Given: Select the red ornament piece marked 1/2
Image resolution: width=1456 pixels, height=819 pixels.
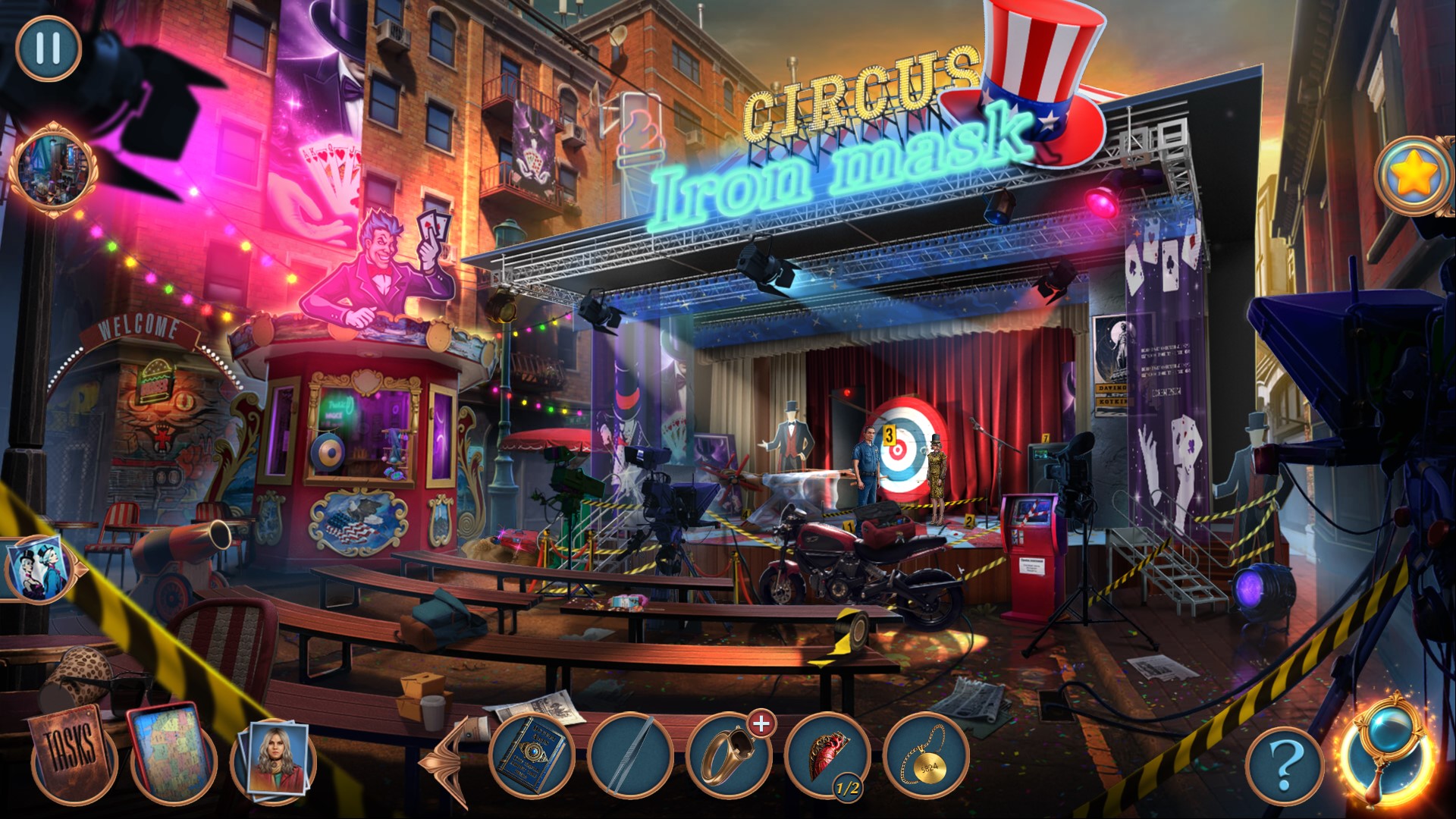Looking at the screenshot, I should (x=826, y=756).
